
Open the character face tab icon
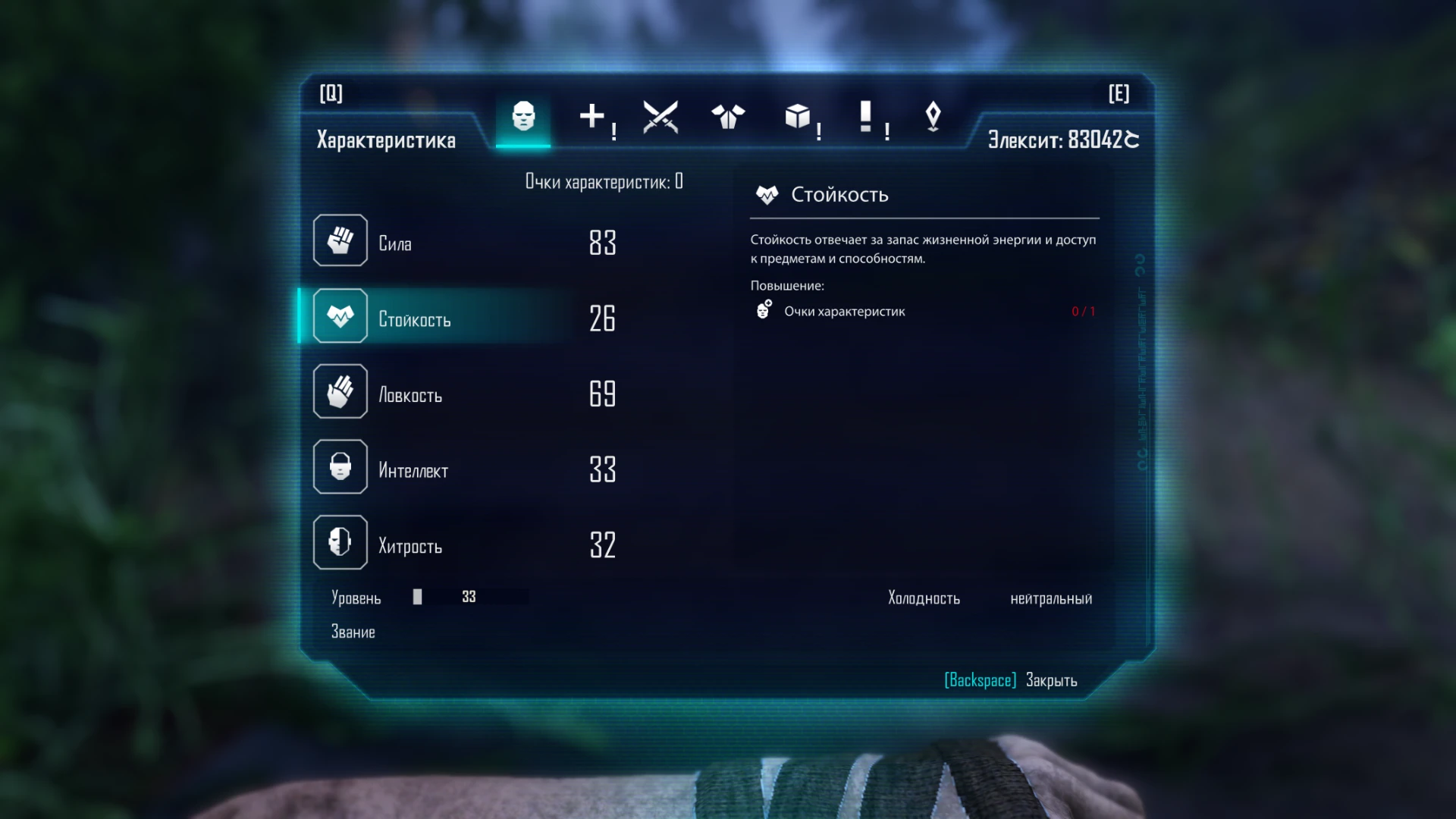click(x=522, y=115)
